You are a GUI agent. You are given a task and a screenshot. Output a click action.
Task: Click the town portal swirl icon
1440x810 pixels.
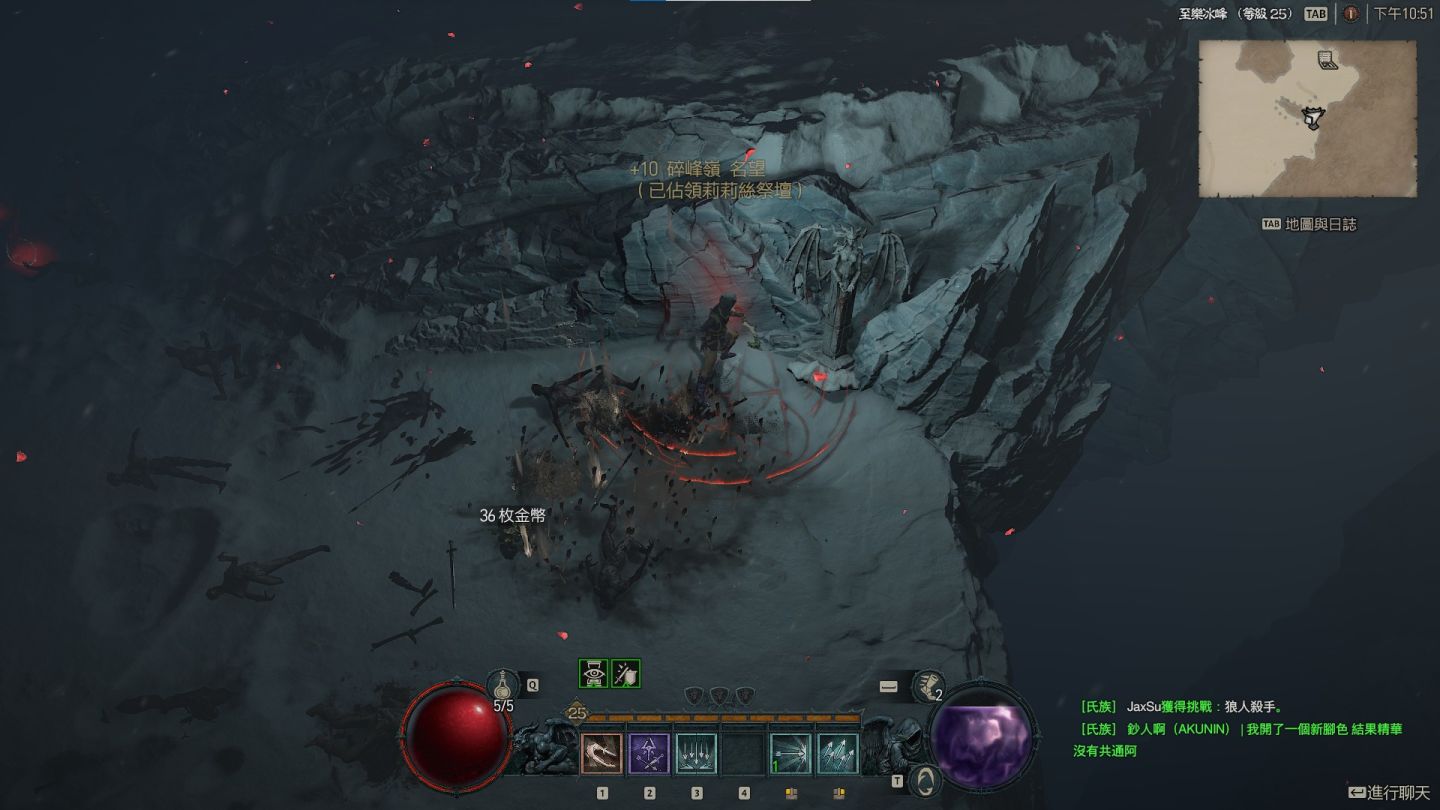[x=927, y=778]
